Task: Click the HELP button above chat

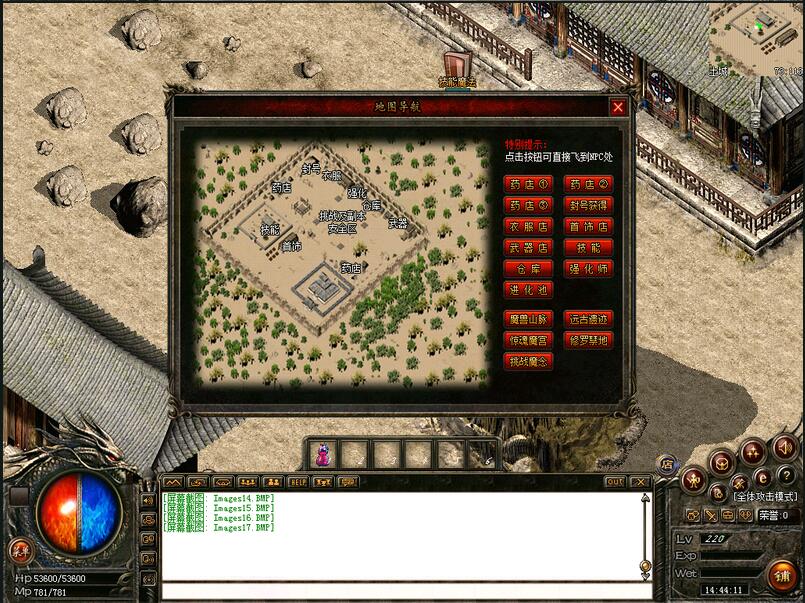Action: coord(297,482)
